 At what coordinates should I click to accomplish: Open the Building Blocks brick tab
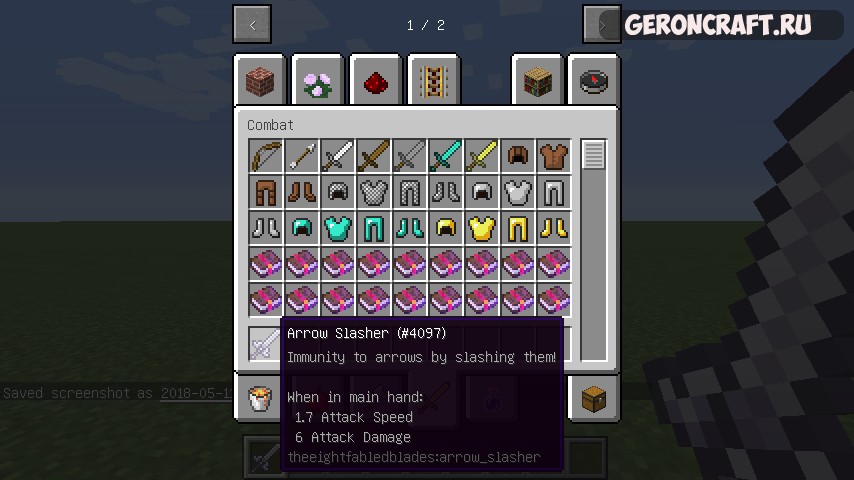tap(260, 81)
